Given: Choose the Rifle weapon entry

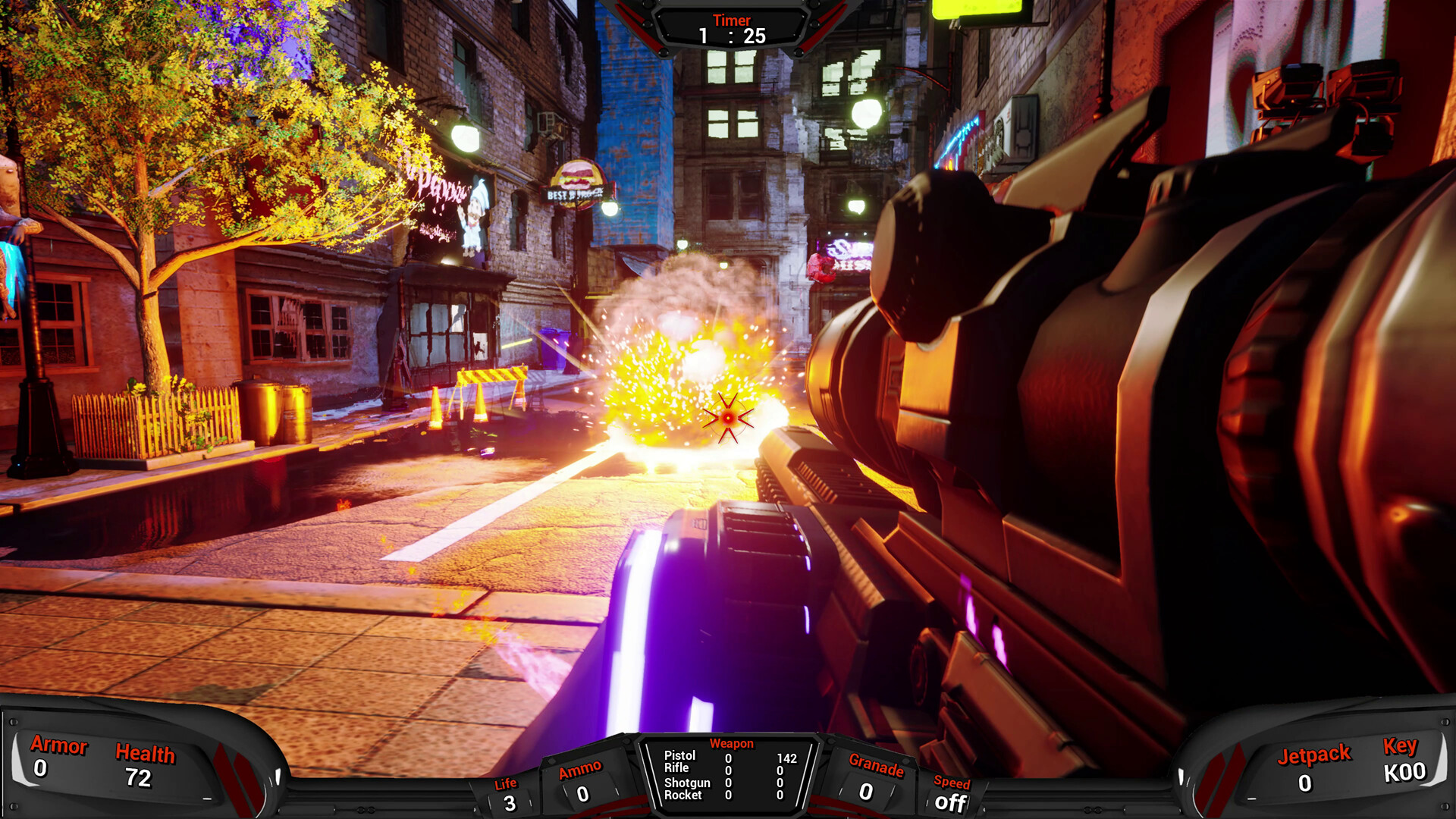Looking at the screenshot, I should point(676,768).
